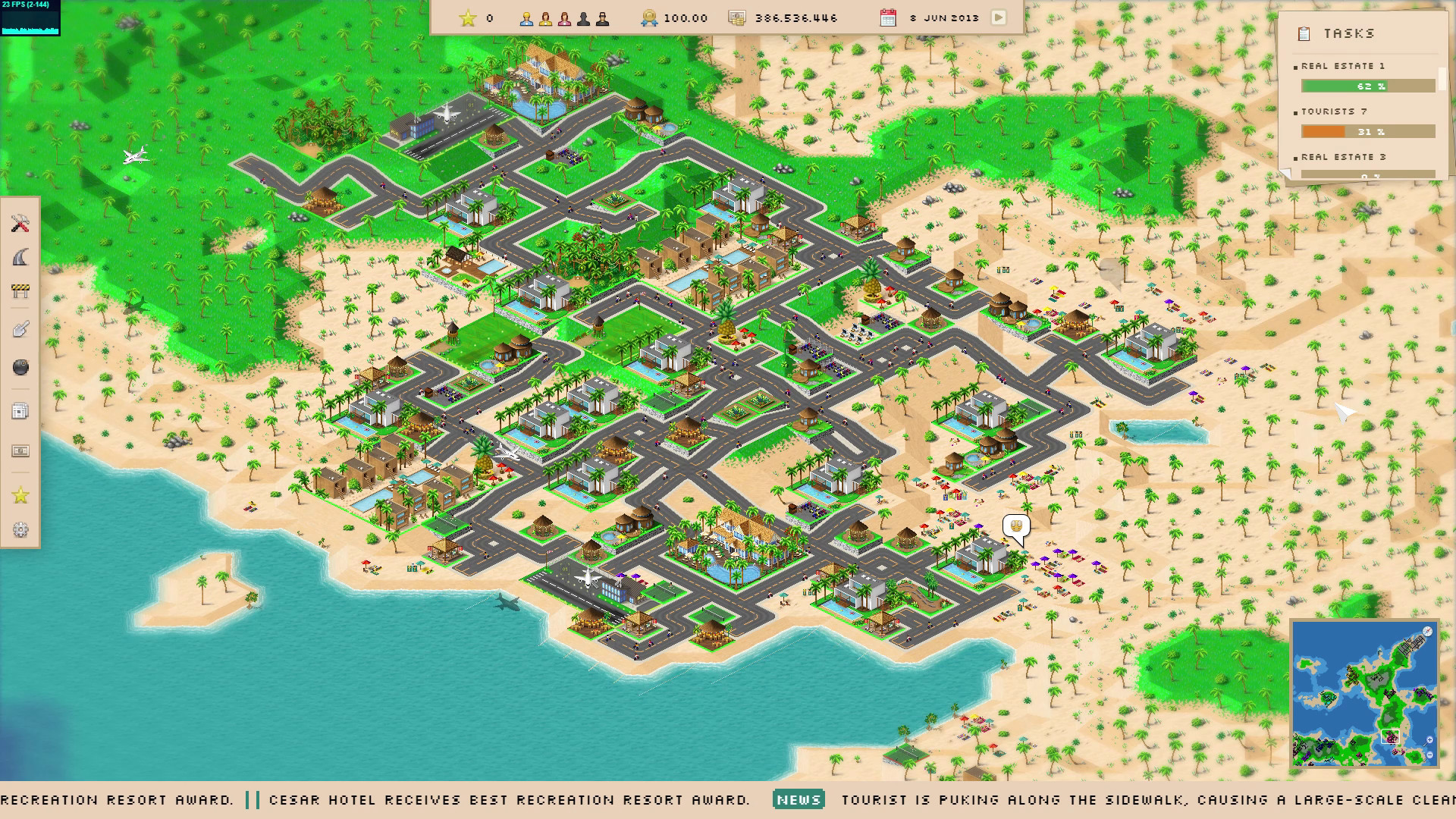Select the build tools hammer icon
Viewport: 1456px width, 819px height.
coord(20,224)
